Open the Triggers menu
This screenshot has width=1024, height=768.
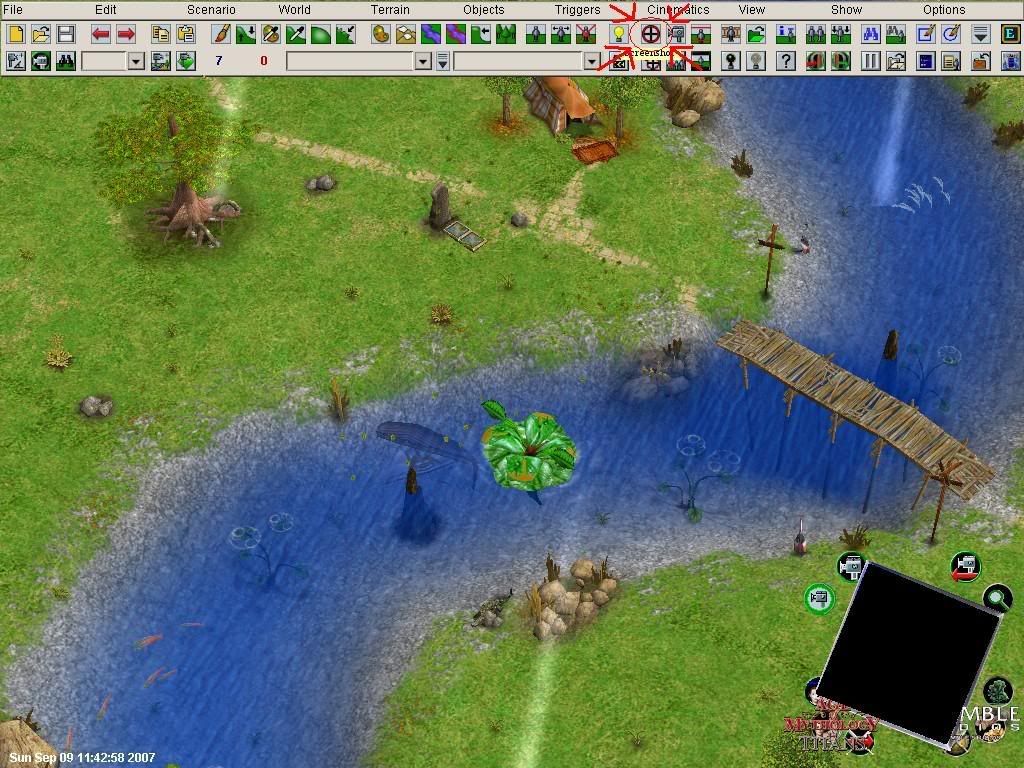click(x=578, y=10)
